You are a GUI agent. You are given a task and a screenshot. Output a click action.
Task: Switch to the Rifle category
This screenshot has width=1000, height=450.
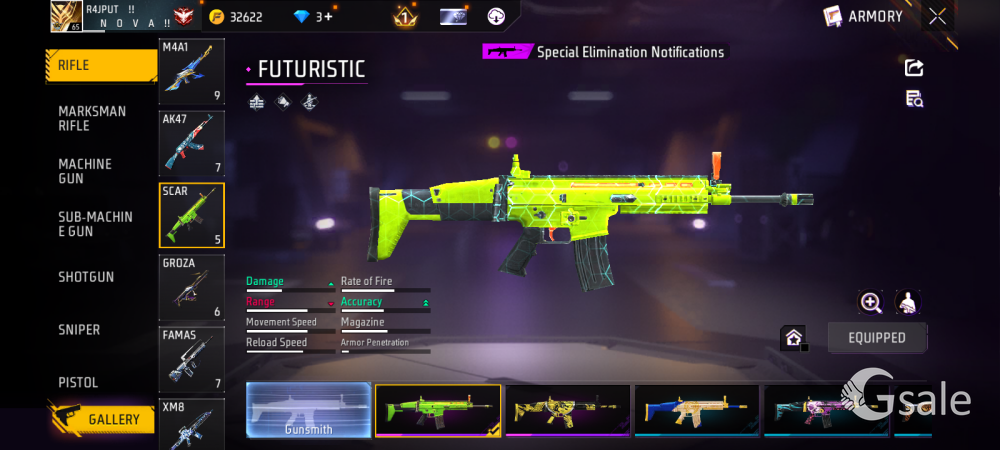100,66
